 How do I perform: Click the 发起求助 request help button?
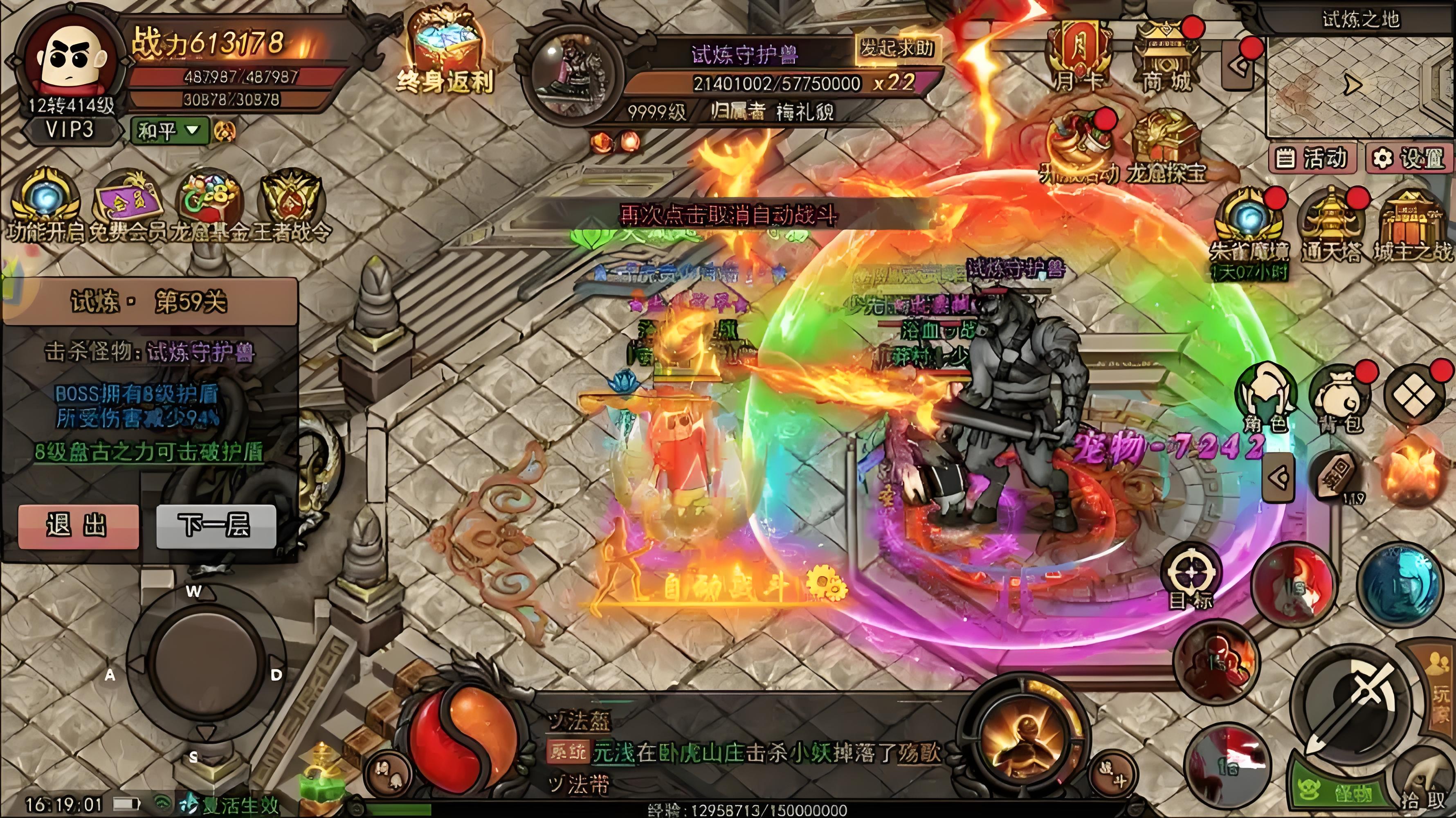(897, 49)
